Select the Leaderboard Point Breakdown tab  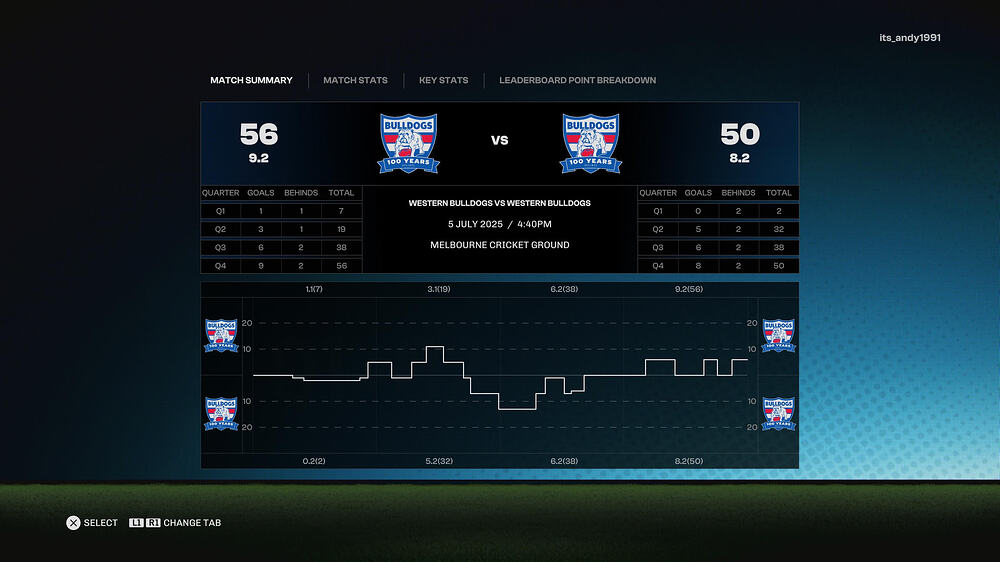(x=577, y=80)
